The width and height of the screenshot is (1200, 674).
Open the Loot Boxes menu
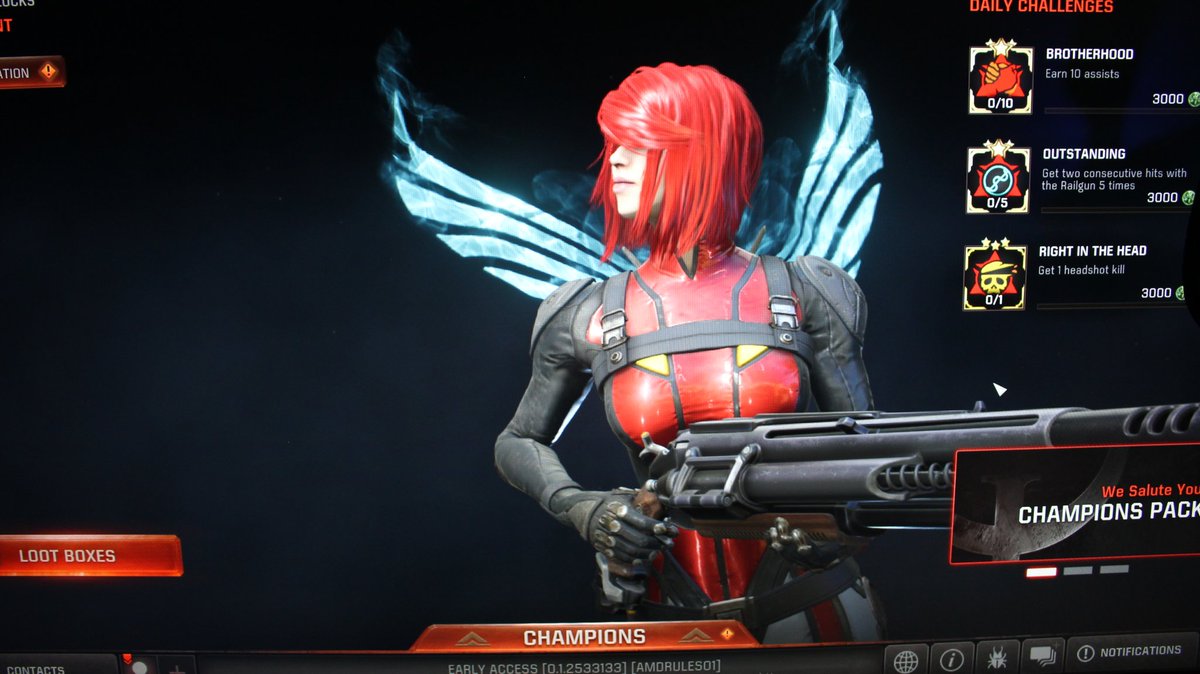click(88, 556)
